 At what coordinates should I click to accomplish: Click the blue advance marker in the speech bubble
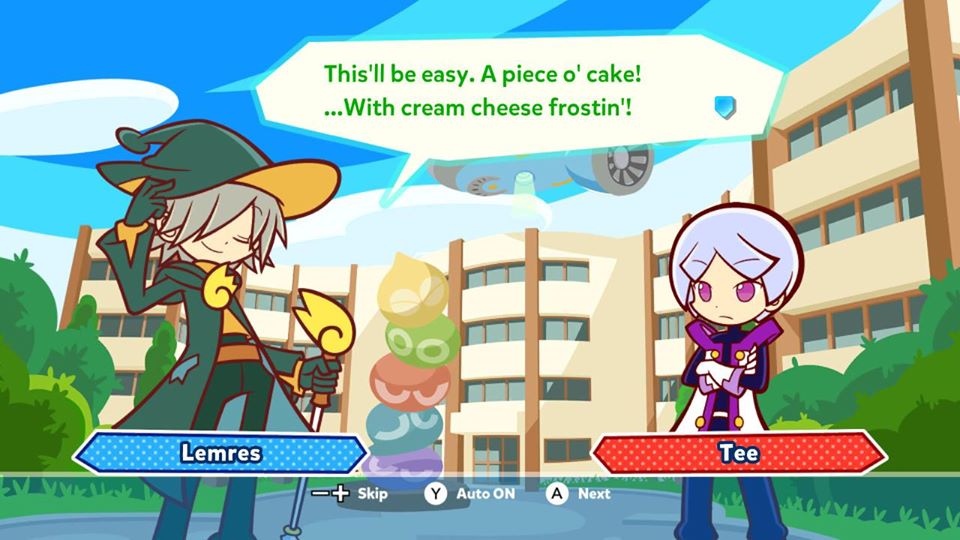click(x=724, y=107)
